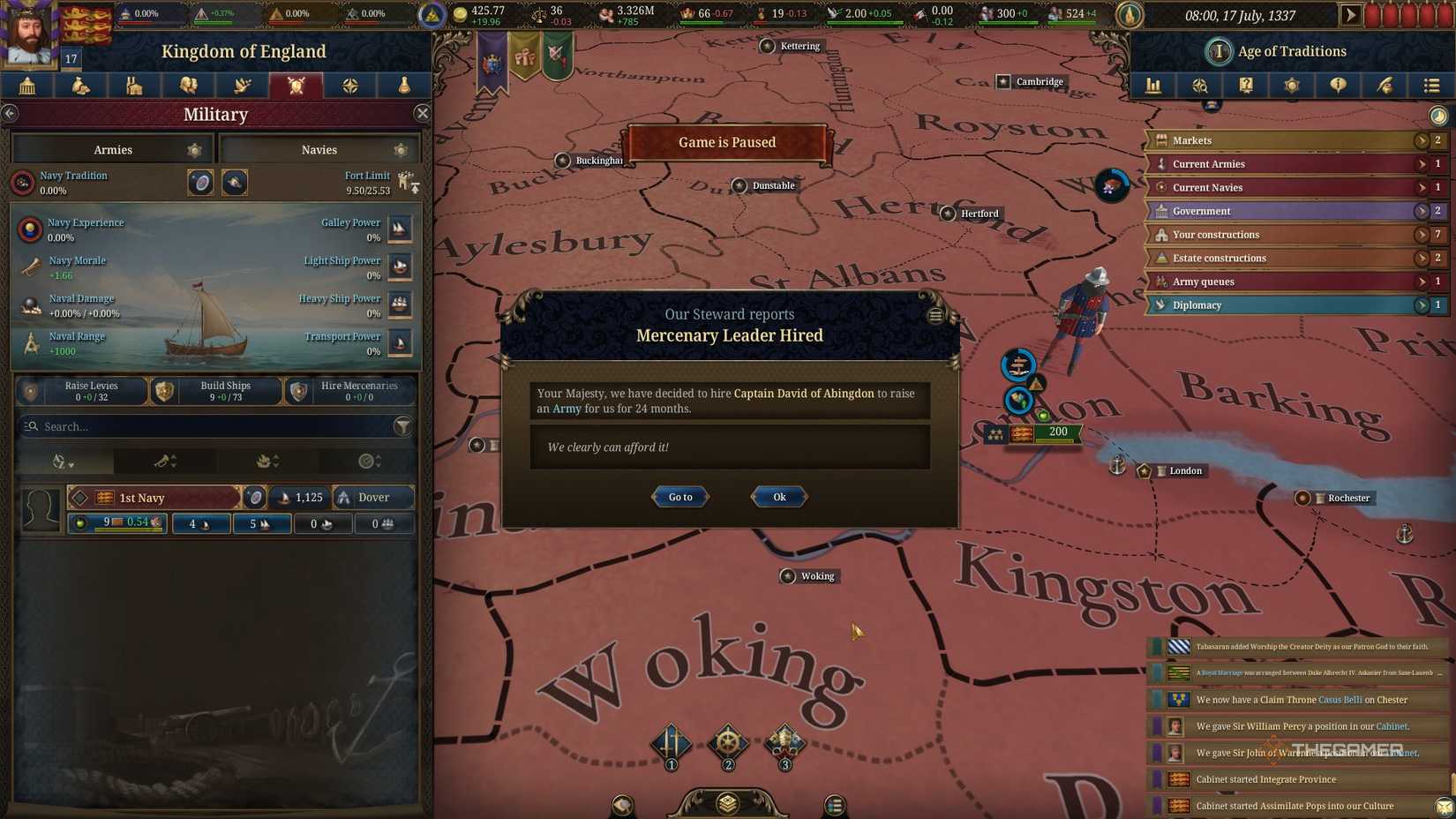Select the Military tab at panel top

296,86
